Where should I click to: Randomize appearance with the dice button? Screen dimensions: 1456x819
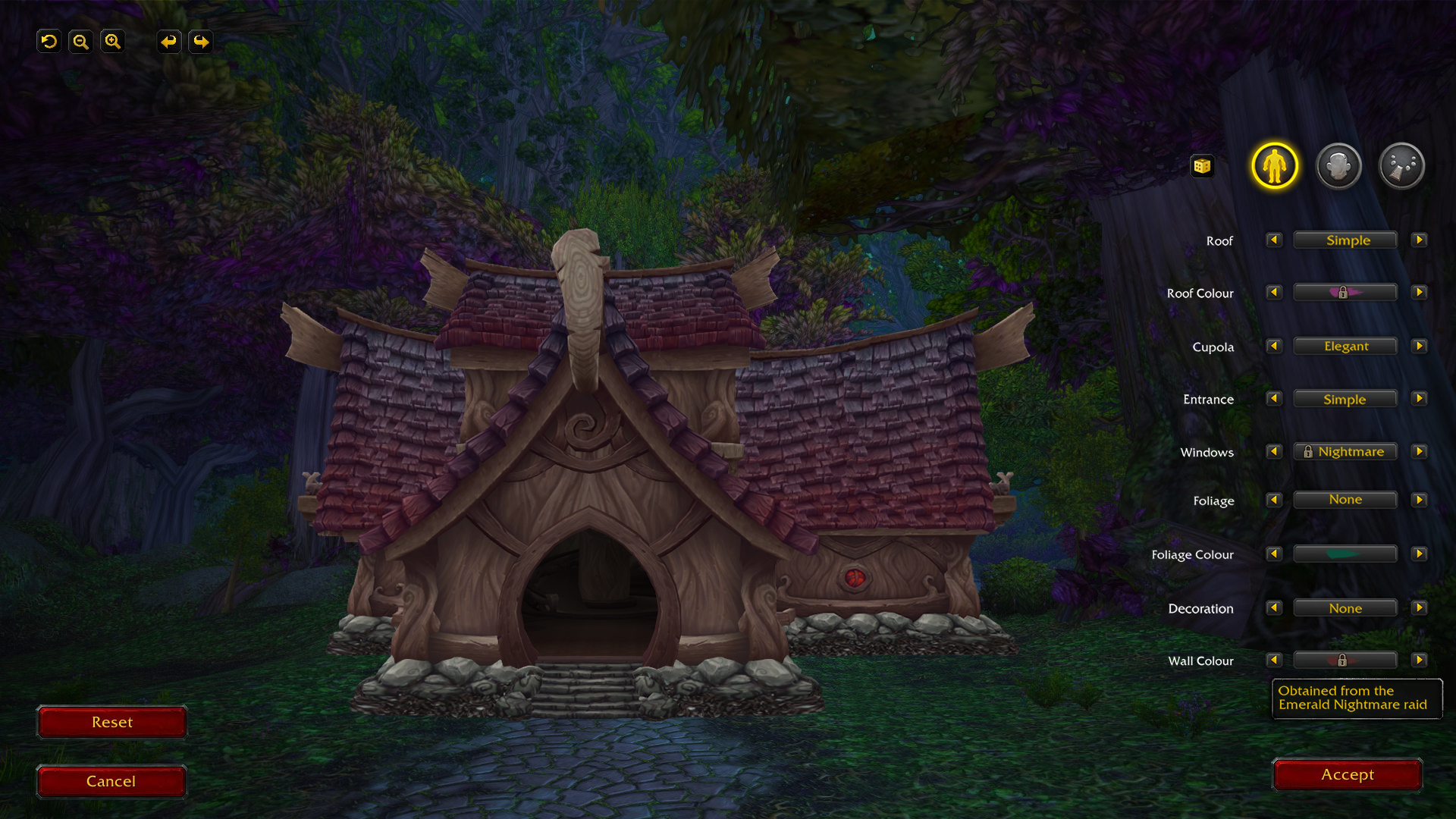[1202, 166]
